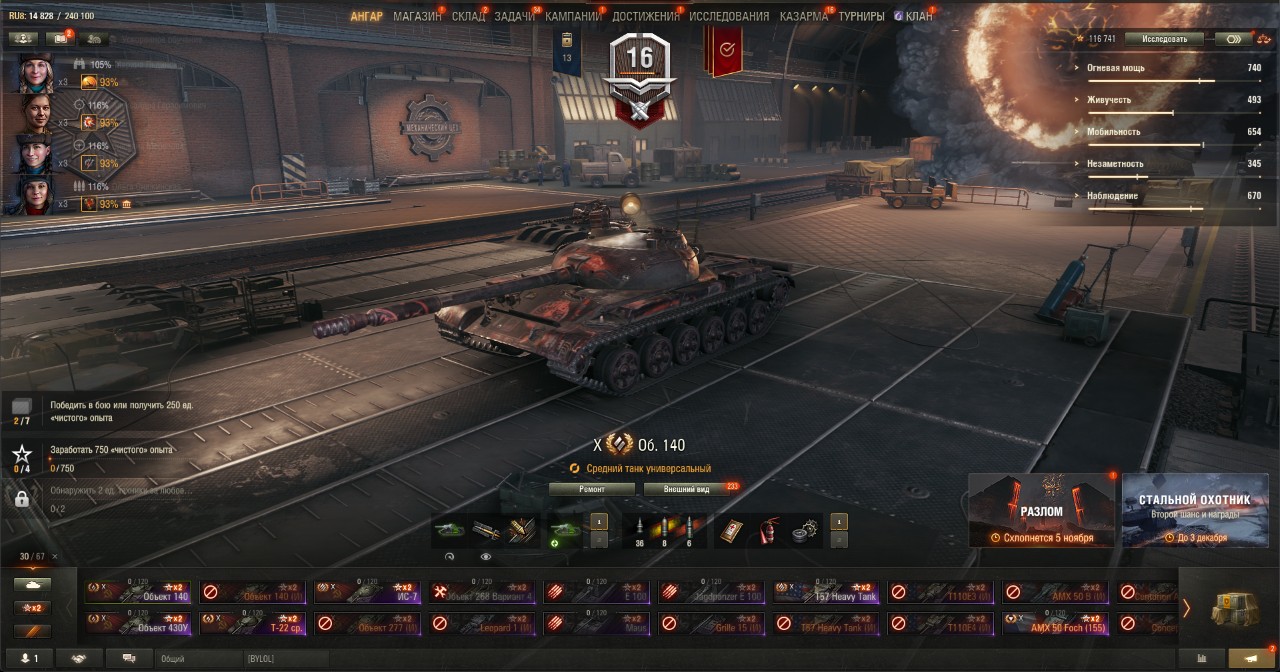1280x672 pixels.
Task: Open the Внешний вид customization
Action: 688,489
